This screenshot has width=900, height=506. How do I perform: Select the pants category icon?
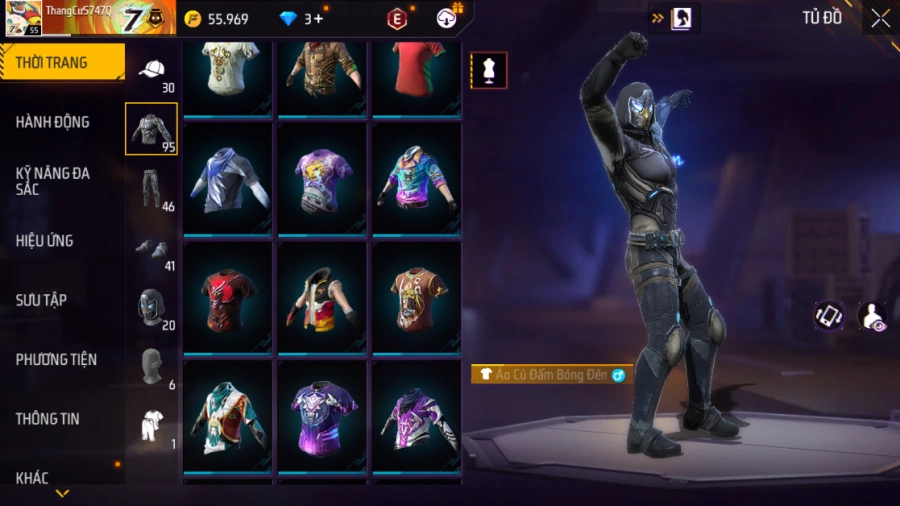coord(151,188)
